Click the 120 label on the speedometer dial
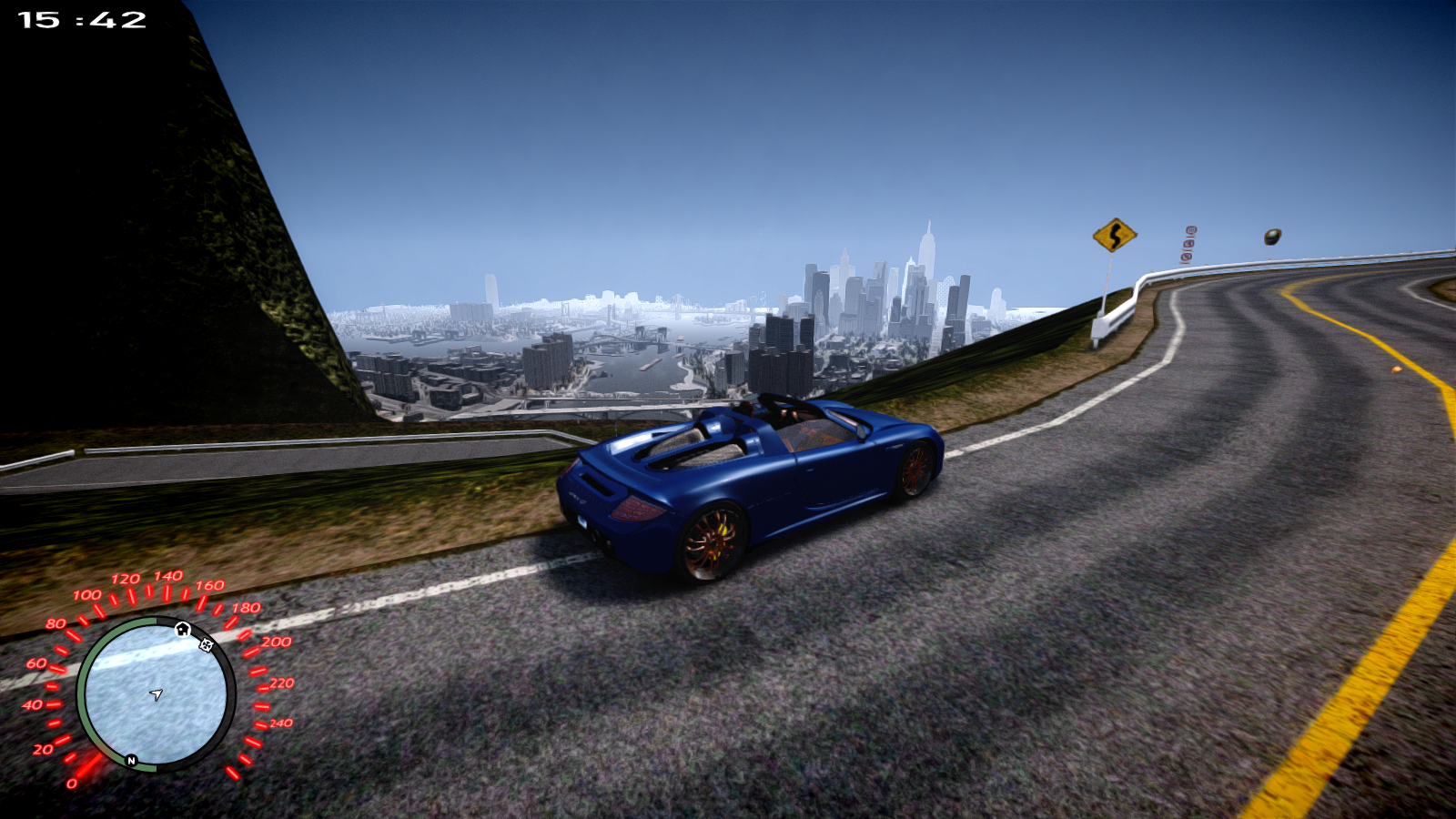This screenshot has height=819, width=1456. click(x=126, y=577)
